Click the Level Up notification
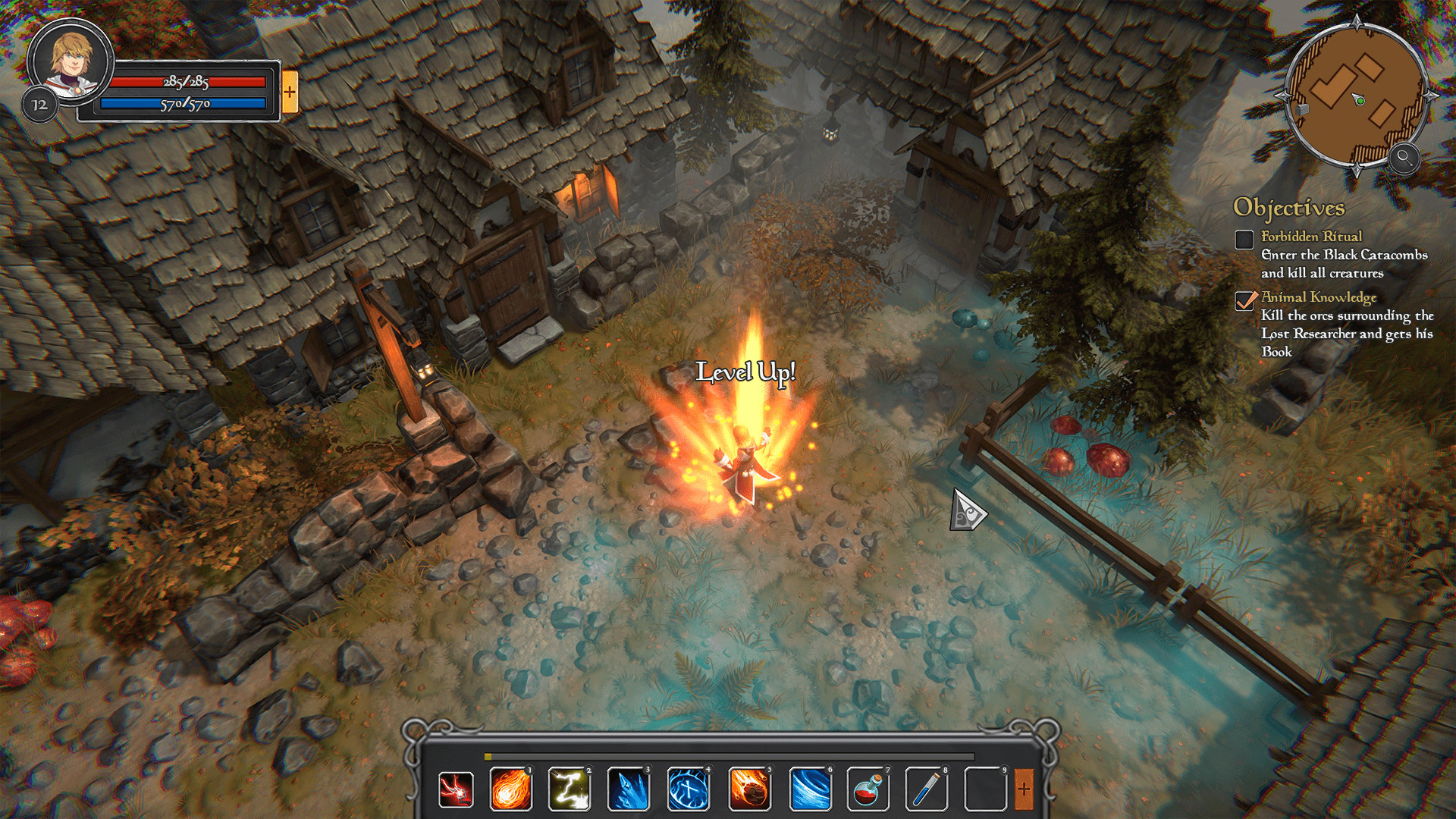The width and height of the screenshot is (1456, 819). point(746,372)
